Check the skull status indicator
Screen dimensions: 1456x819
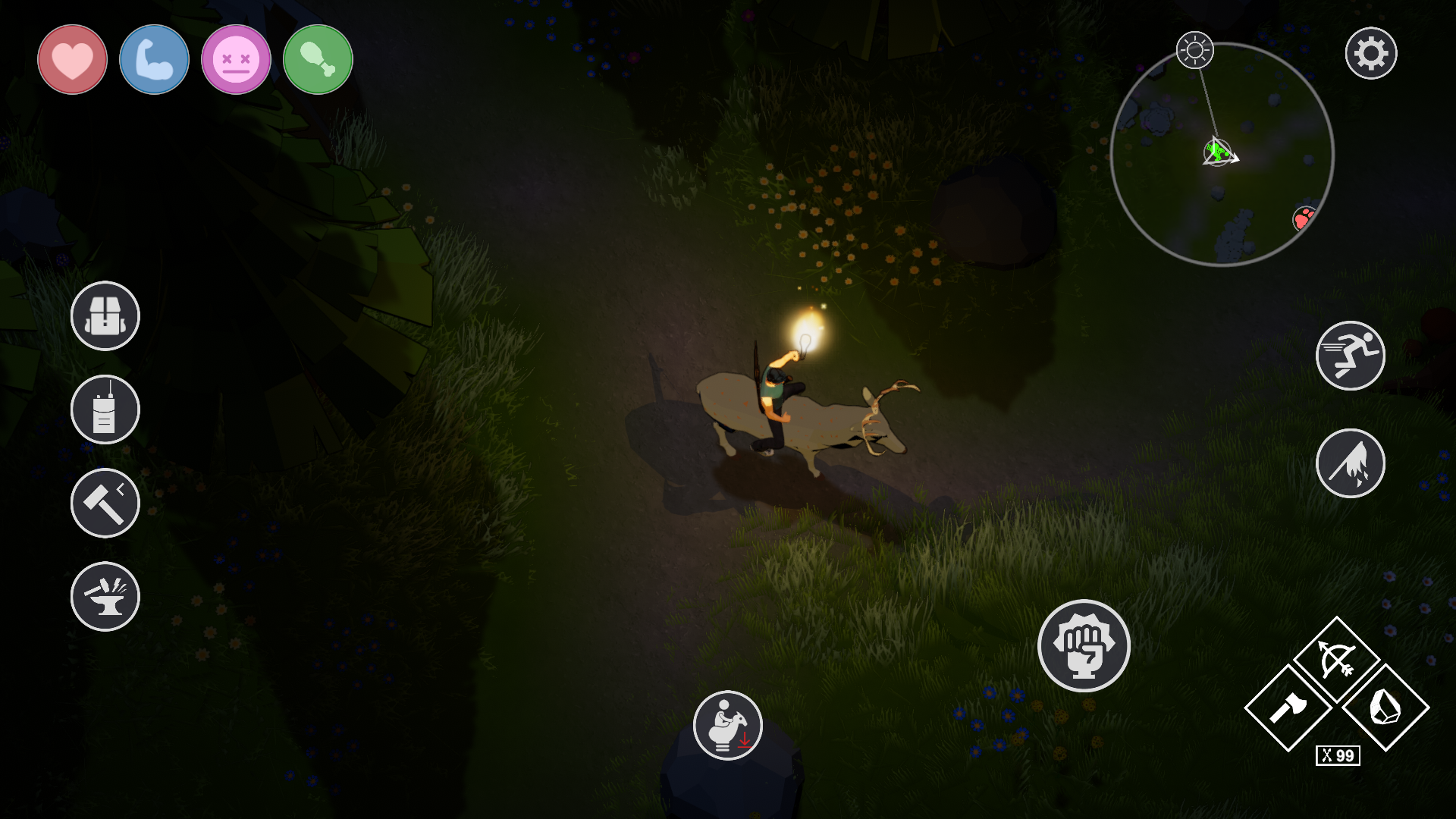pyautogui.click(x=235, y=59)
